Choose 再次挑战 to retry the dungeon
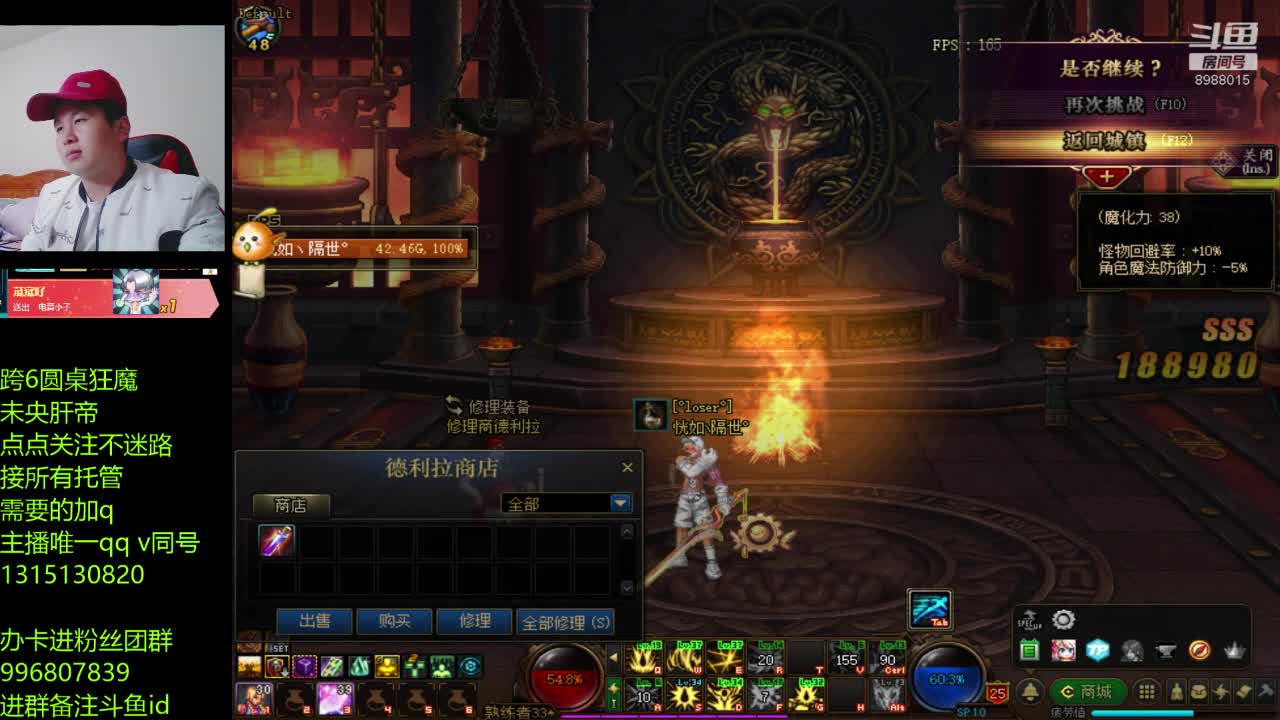 1105,104
